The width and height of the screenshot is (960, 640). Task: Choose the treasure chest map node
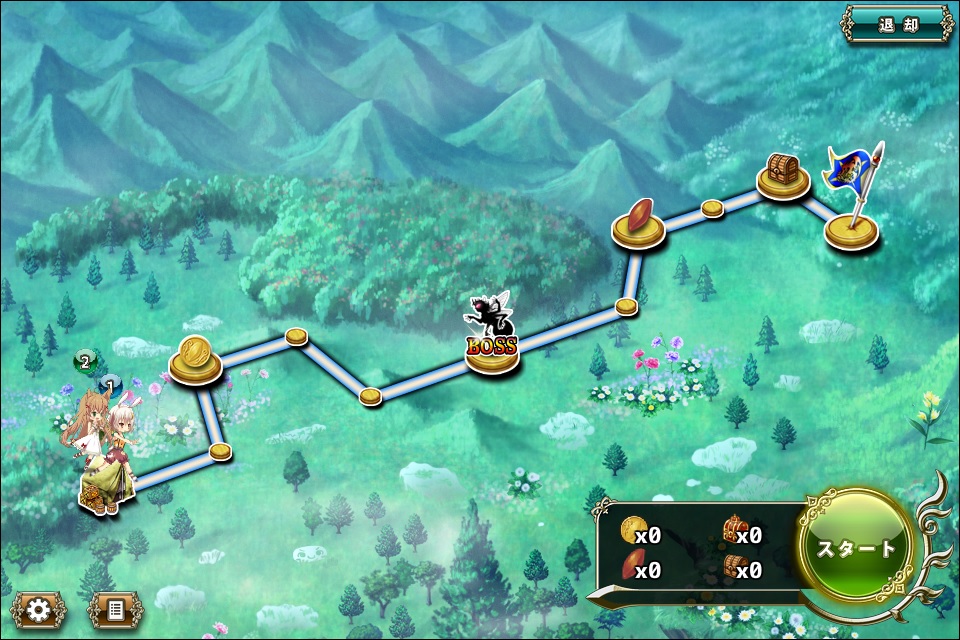pyautogui.click(x=783, y=177)
